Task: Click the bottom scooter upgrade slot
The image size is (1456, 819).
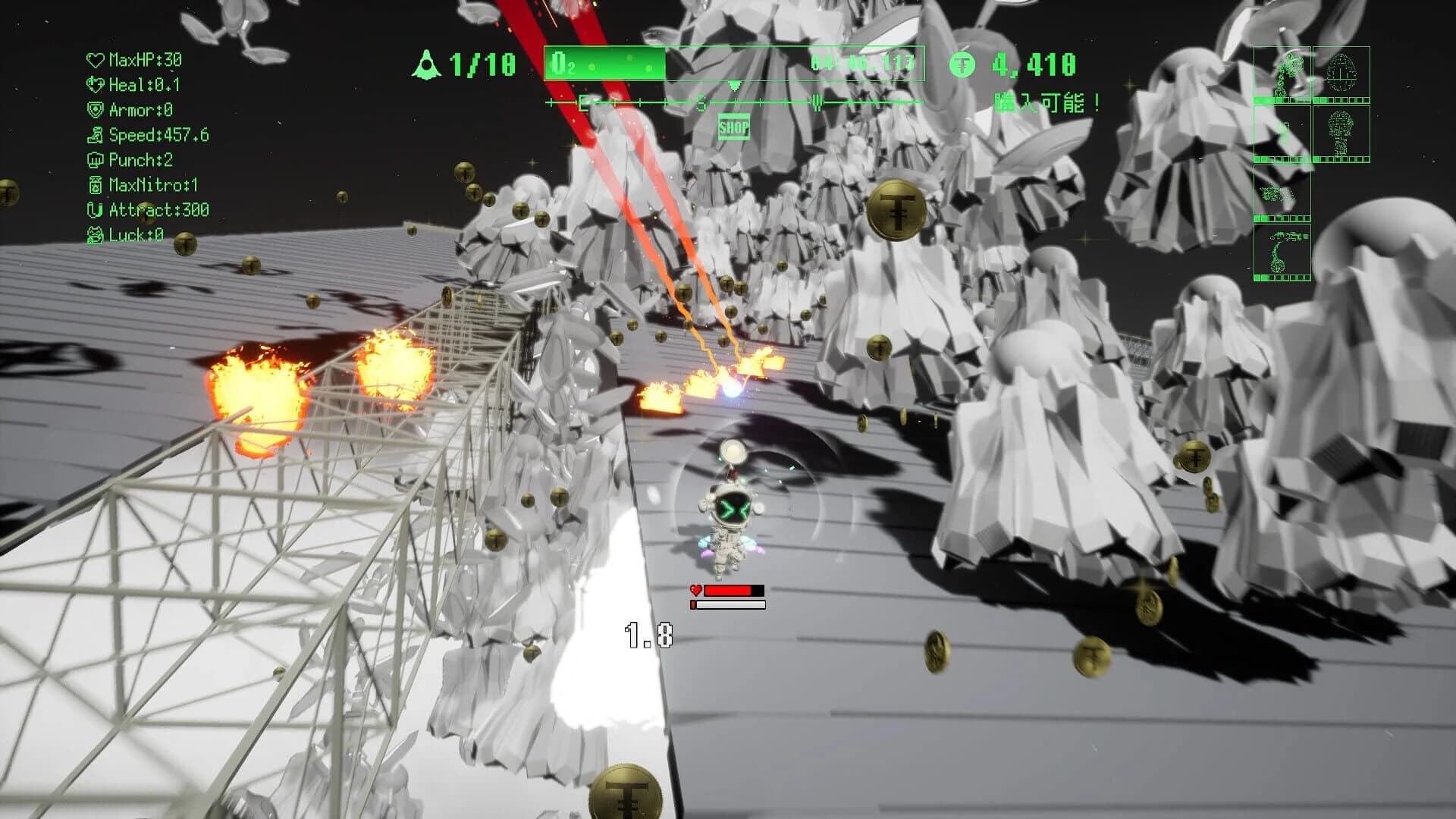Action: (1282, 250)
